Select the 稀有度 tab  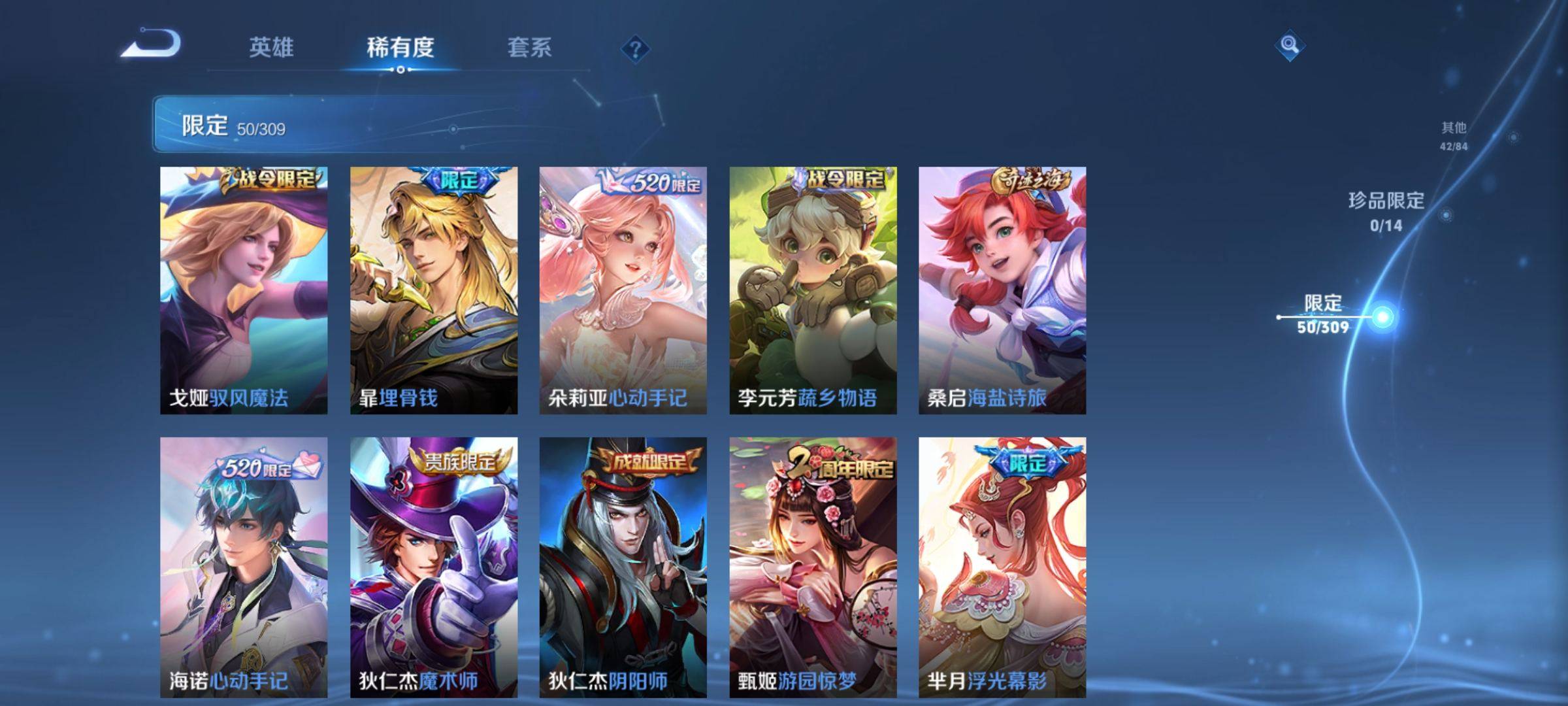[400, 47]
